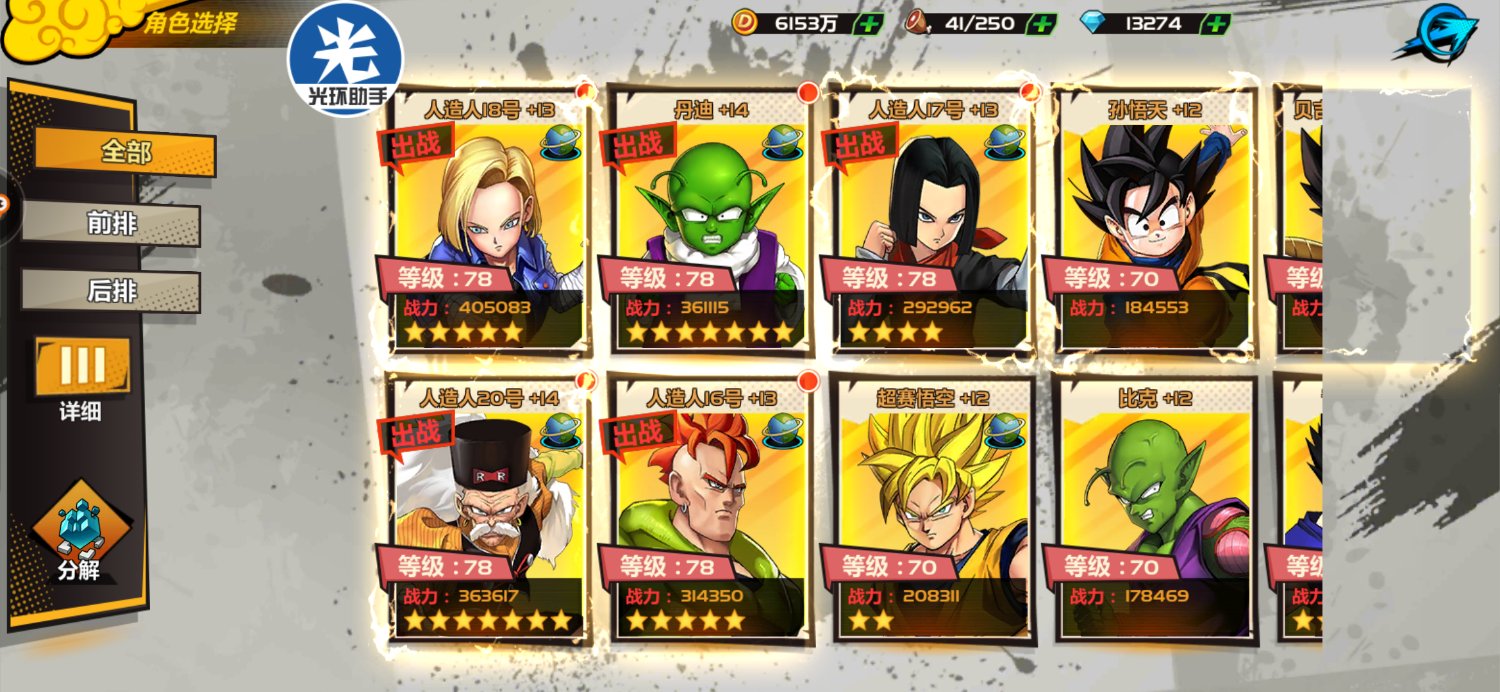Open the 孙悟天 character card
This screenshot has height=692, width=1500.
click(x=1154, y=222)
